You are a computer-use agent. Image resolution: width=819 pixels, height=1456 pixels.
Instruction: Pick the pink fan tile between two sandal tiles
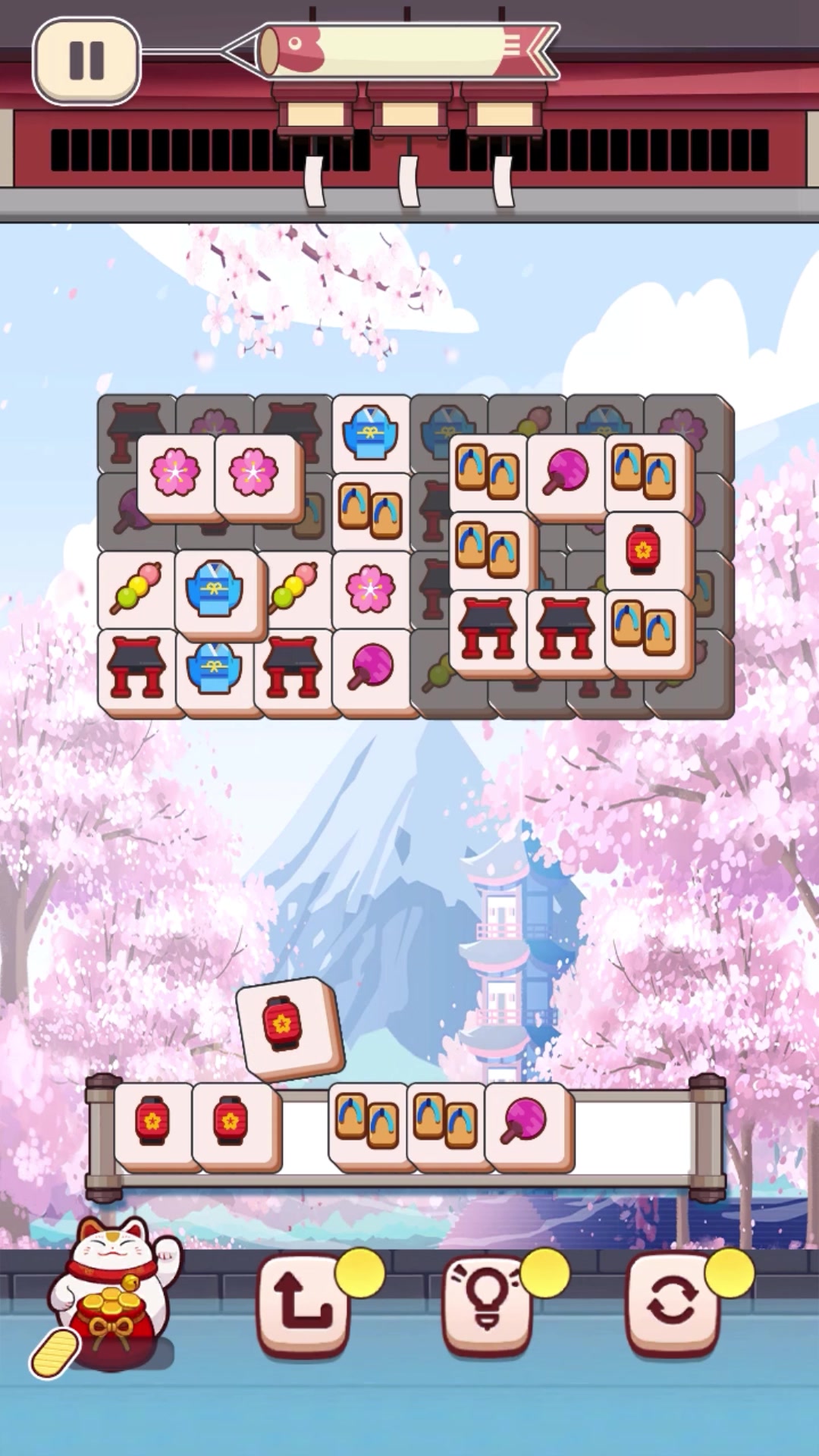[x=566, y=472]
